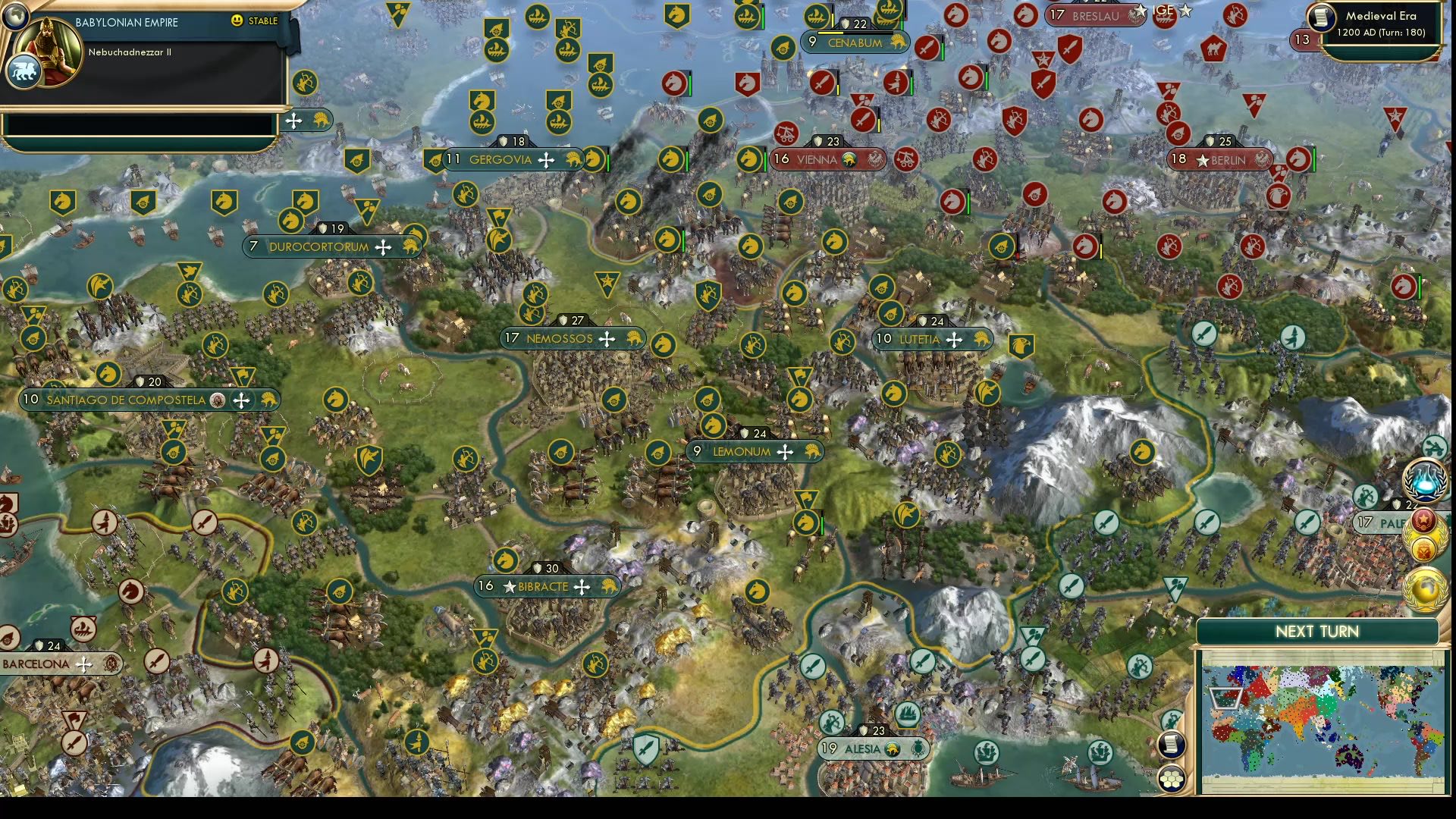The image size is (1456, 819).
Task: Open the Durocortorum city banner
Action: pyautogui.click(x=318, y=247)
